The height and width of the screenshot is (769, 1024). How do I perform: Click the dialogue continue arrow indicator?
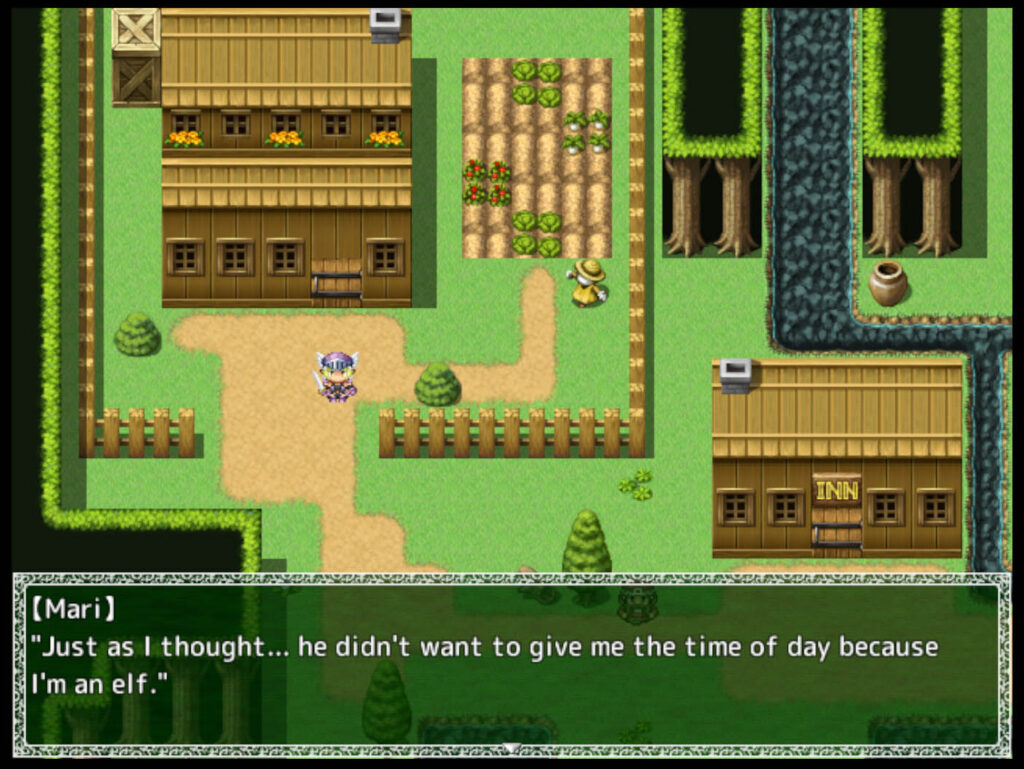(511, 748)
